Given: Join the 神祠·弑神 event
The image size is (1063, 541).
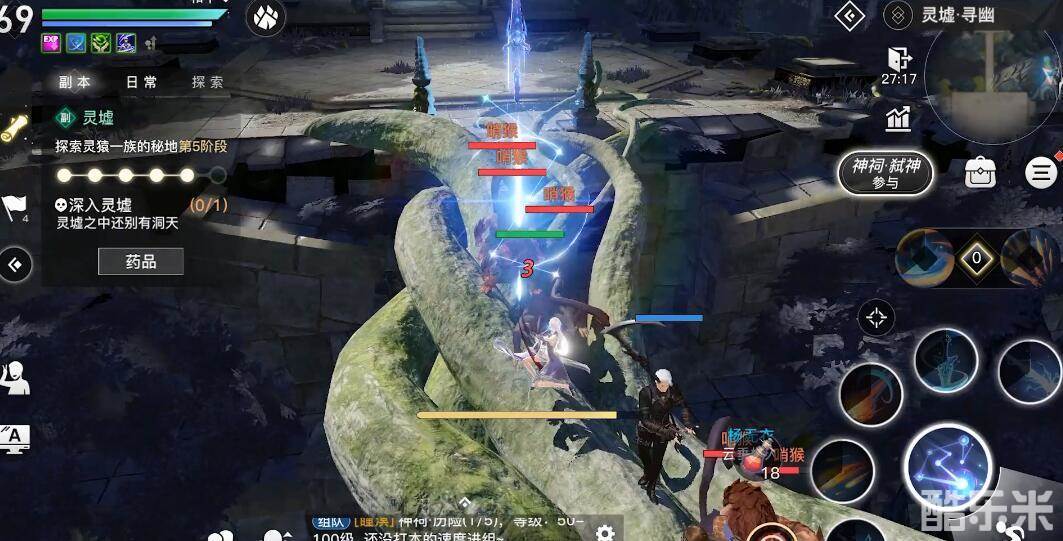Looking at the screenshot, I should pos(885,173).
